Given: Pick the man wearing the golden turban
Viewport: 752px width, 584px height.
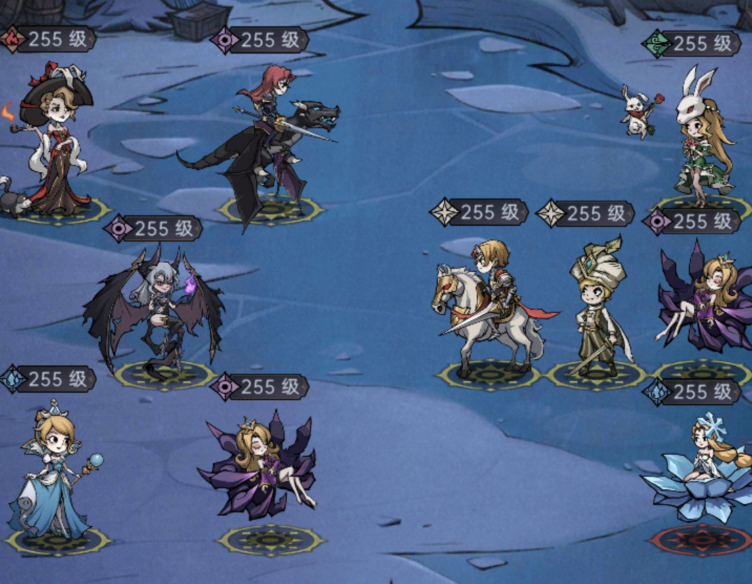Looking at the screenshot, I should tap(596, 305).
